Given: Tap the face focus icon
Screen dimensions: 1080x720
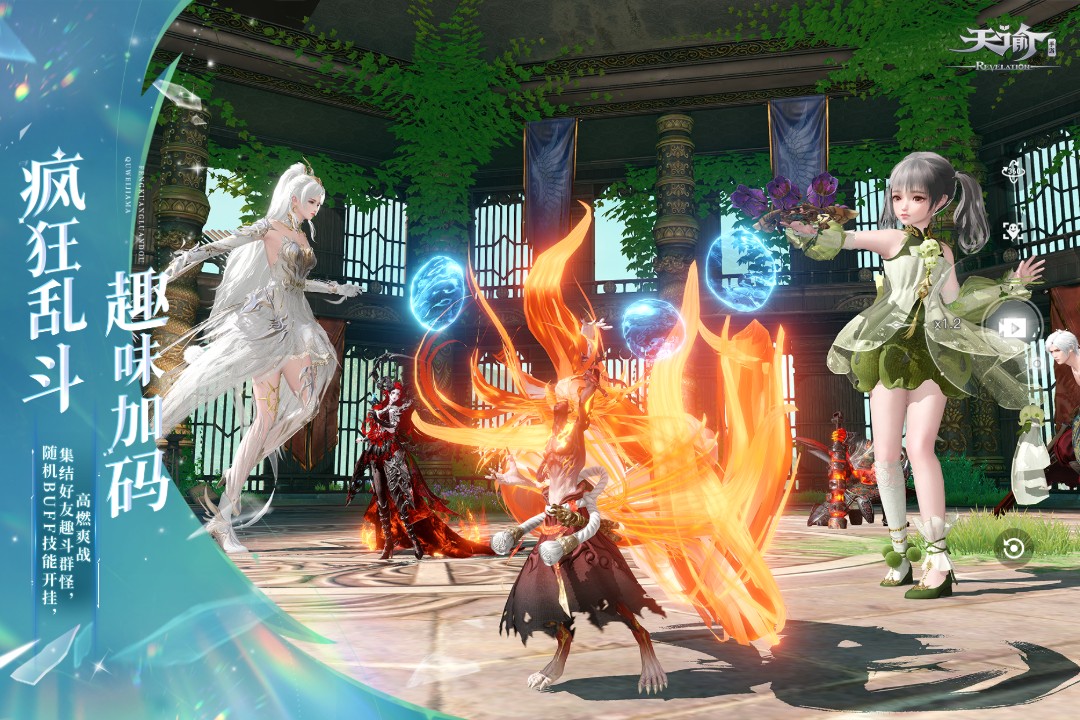Looking at the screenshot, I should pos(1013,231).
